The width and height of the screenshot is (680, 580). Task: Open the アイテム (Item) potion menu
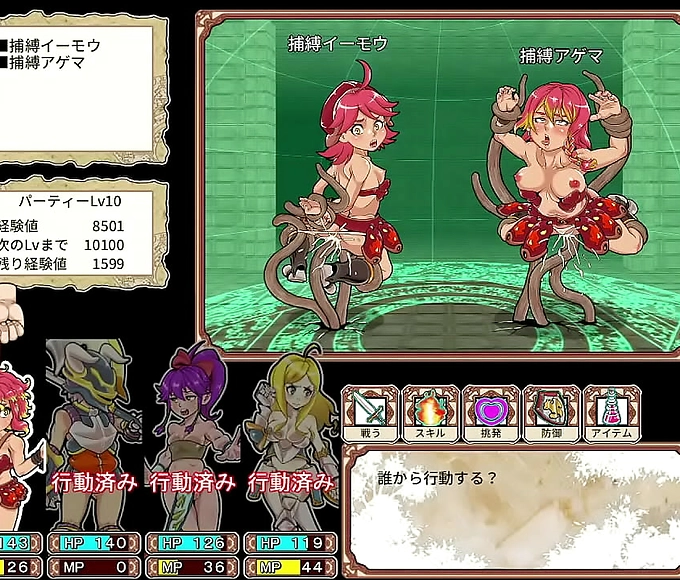click(x=611, y=414)
